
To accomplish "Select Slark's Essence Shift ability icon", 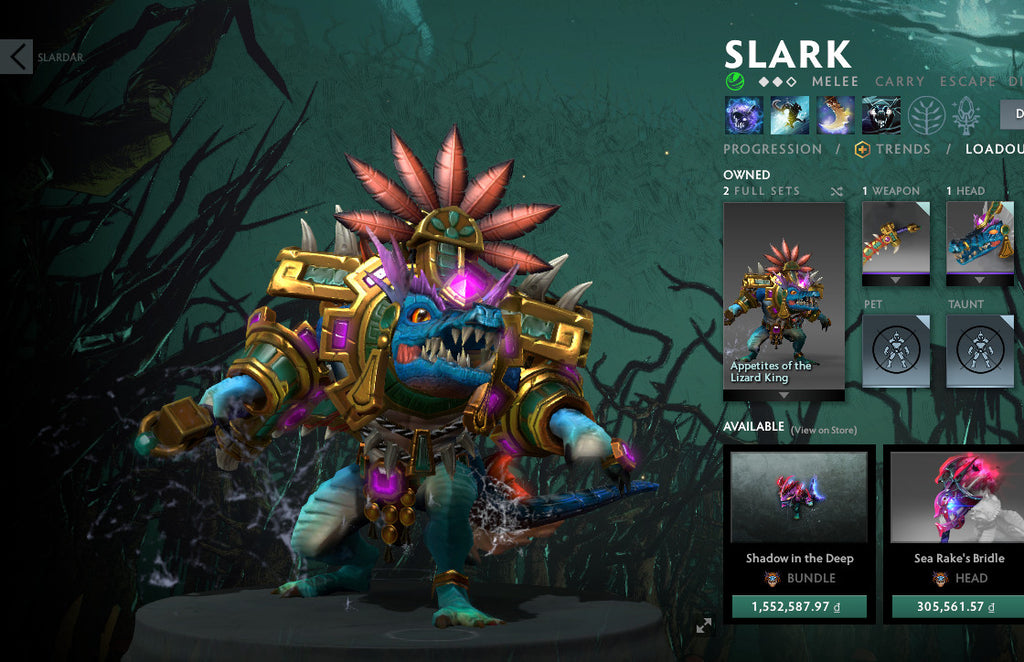I will (x=835, y=115).
